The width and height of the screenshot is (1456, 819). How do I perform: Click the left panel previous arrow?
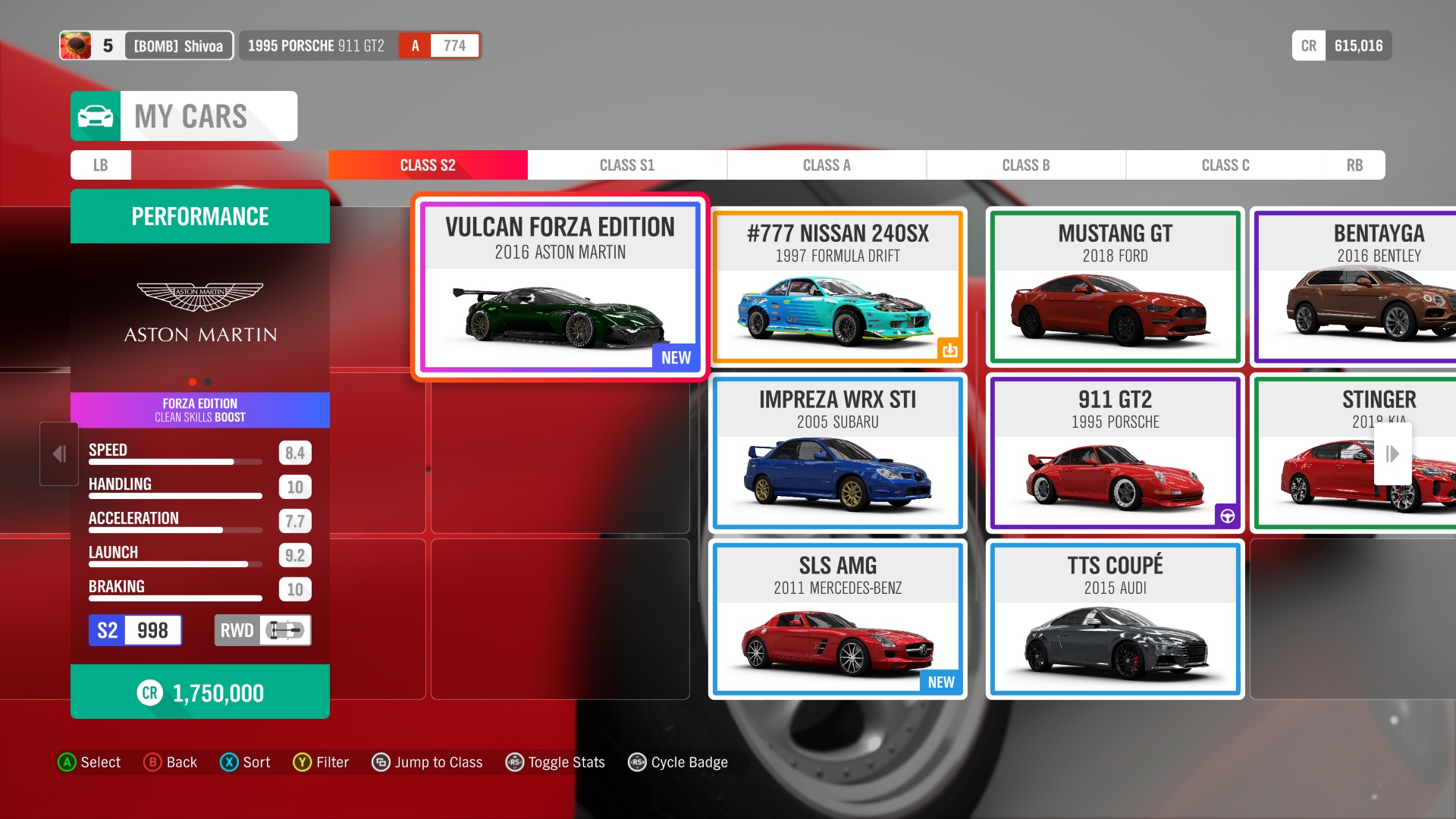coord(59,453)
